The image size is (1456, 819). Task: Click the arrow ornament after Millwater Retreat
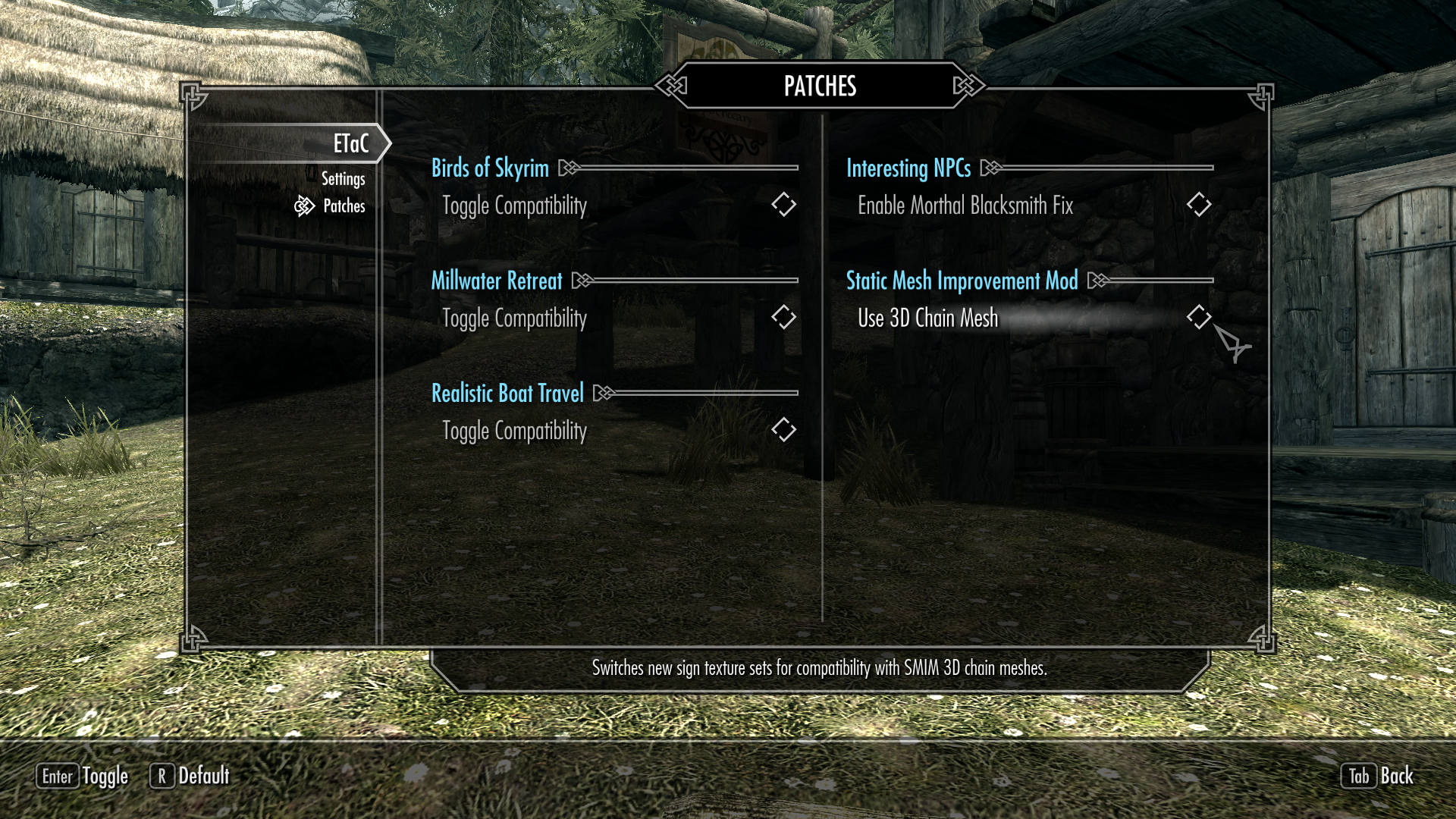pos(582,281)
